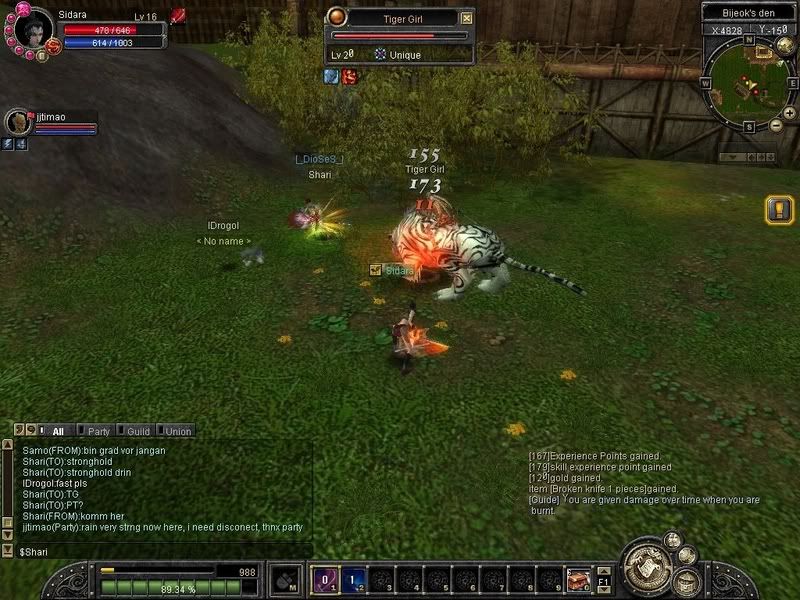This screenshot has width=800, height=600.
Task: Click the chat input field with $Shari
Action: [x=160, y=551]
